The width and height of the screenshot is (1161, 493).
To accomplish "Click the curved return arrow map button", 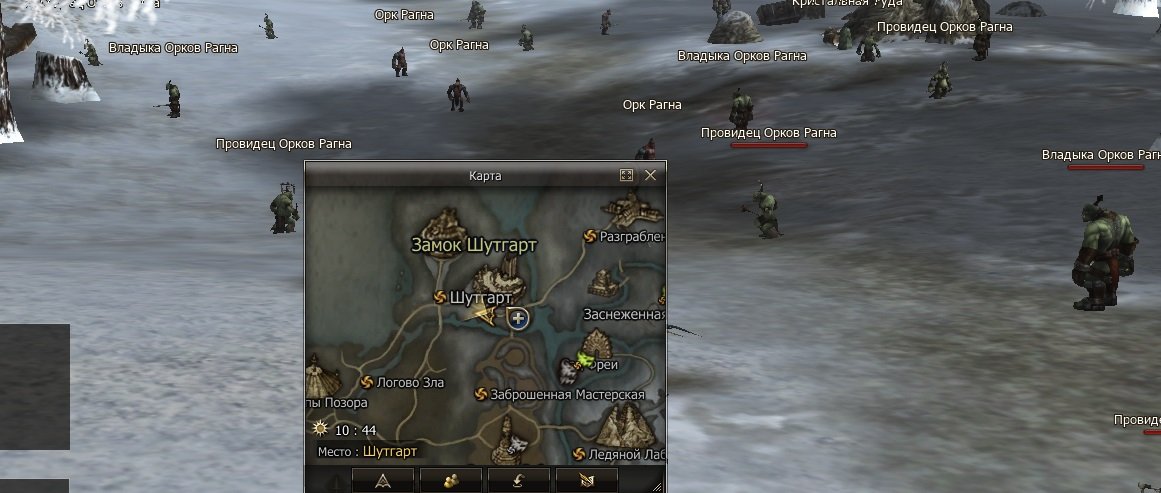I will pyautogui.click(x=519, y=480).
